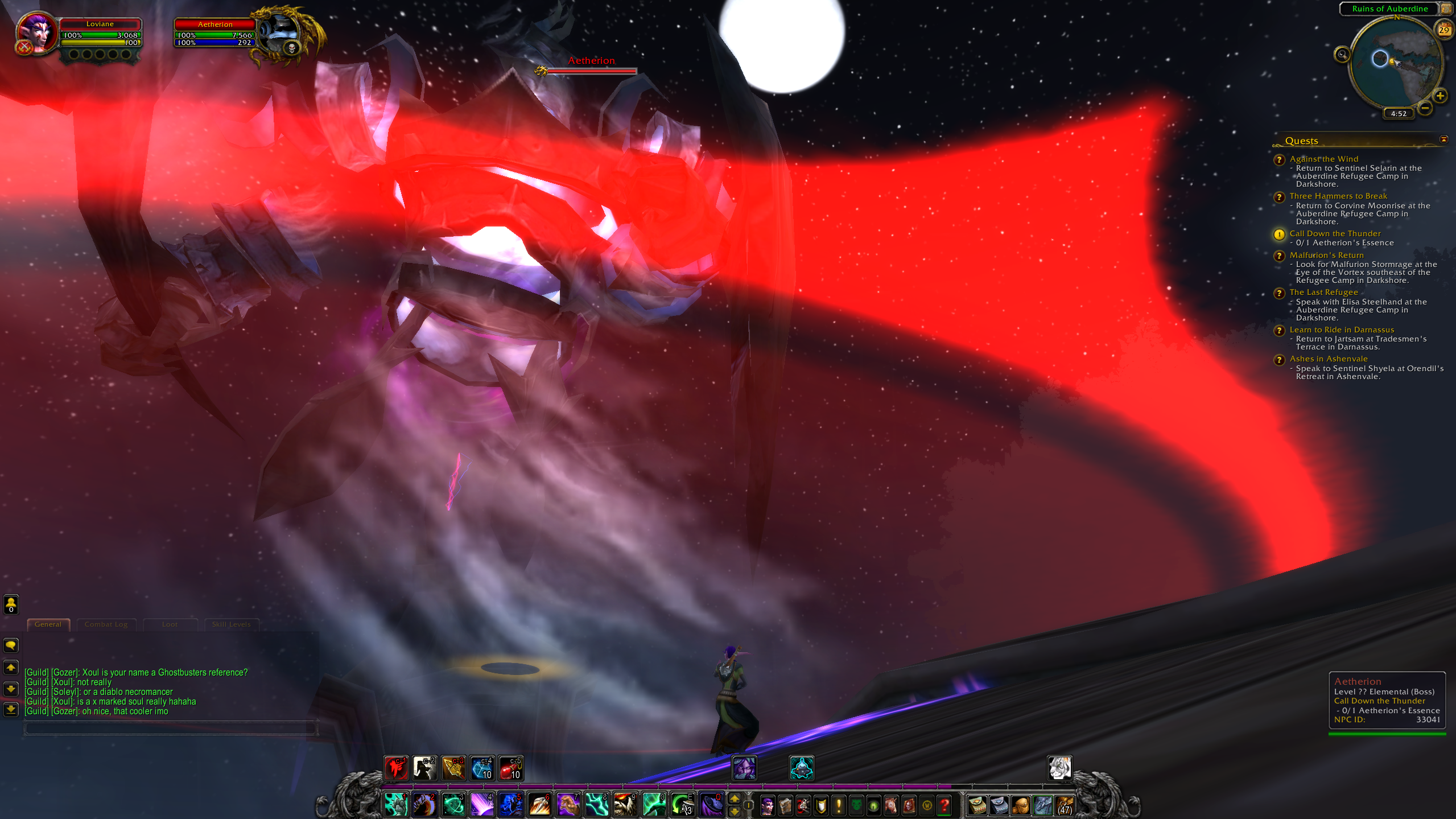Select the Call Down the Thunder quest

(x=1335, y=233)
